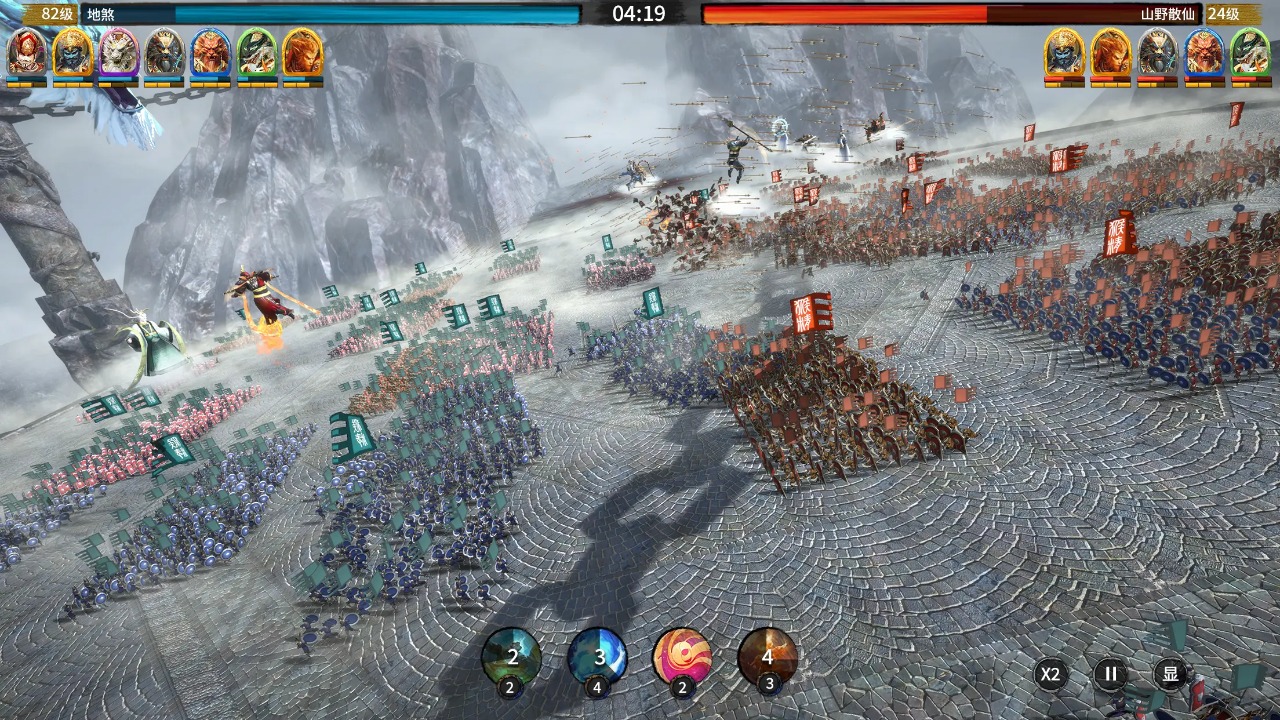Inspect the 山野散仙 team's monkey king portrait
1280x720 pixels.
[1110, 52]
